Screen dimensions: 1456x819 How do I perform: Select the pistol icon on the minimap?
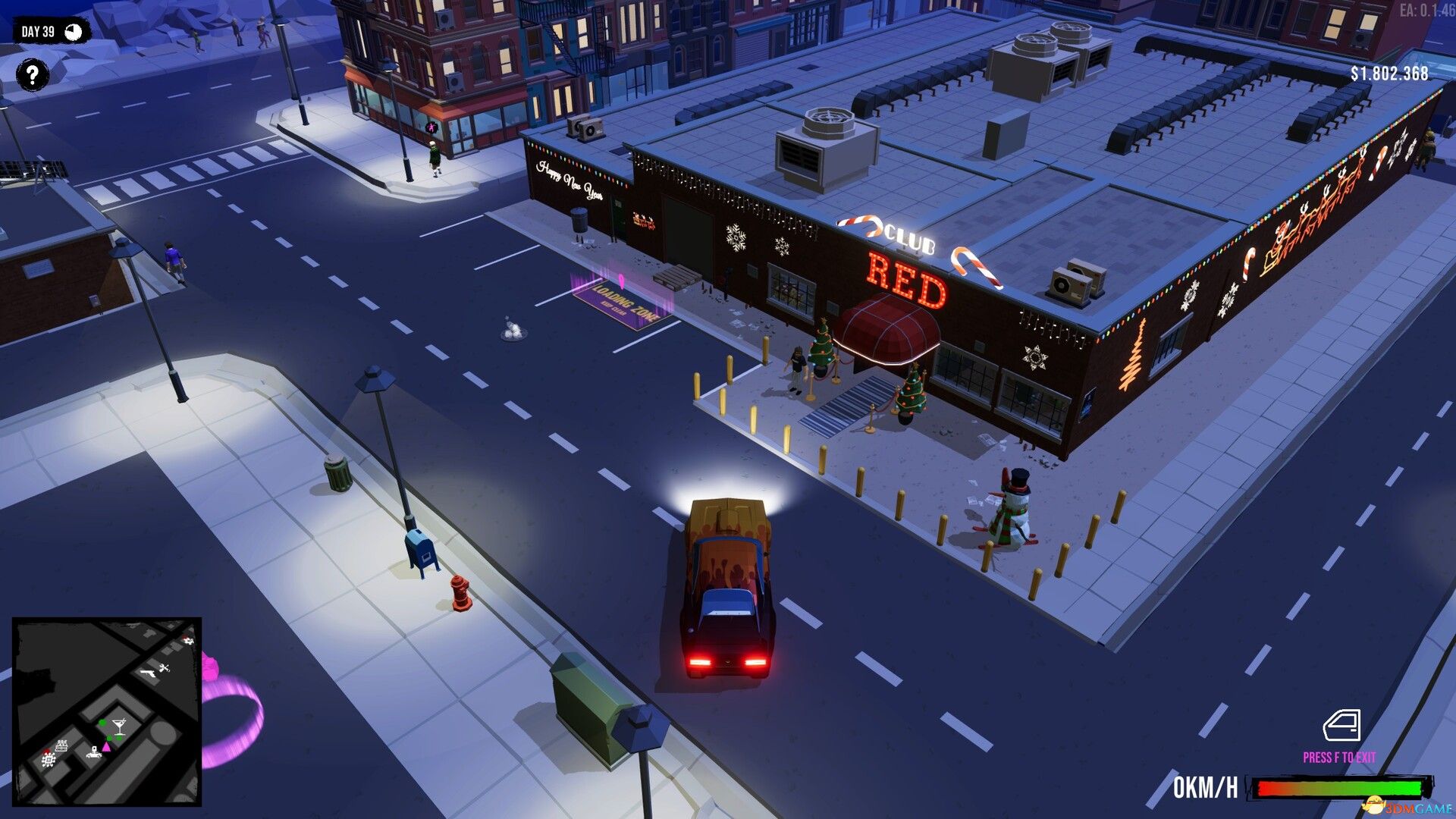(x=148, y=674)
